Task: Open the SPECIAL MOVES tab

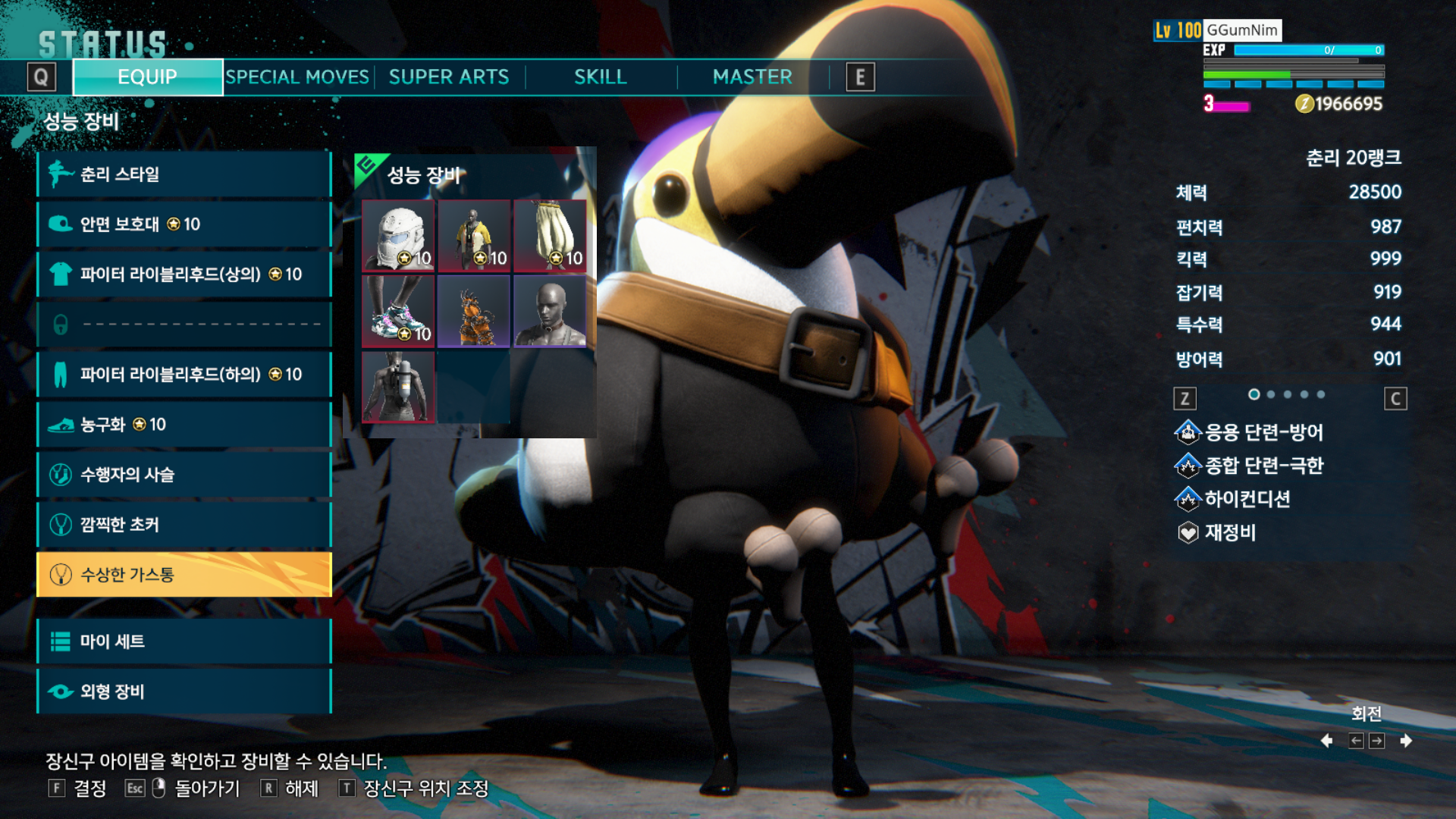Action: click(x=297, y=77)
